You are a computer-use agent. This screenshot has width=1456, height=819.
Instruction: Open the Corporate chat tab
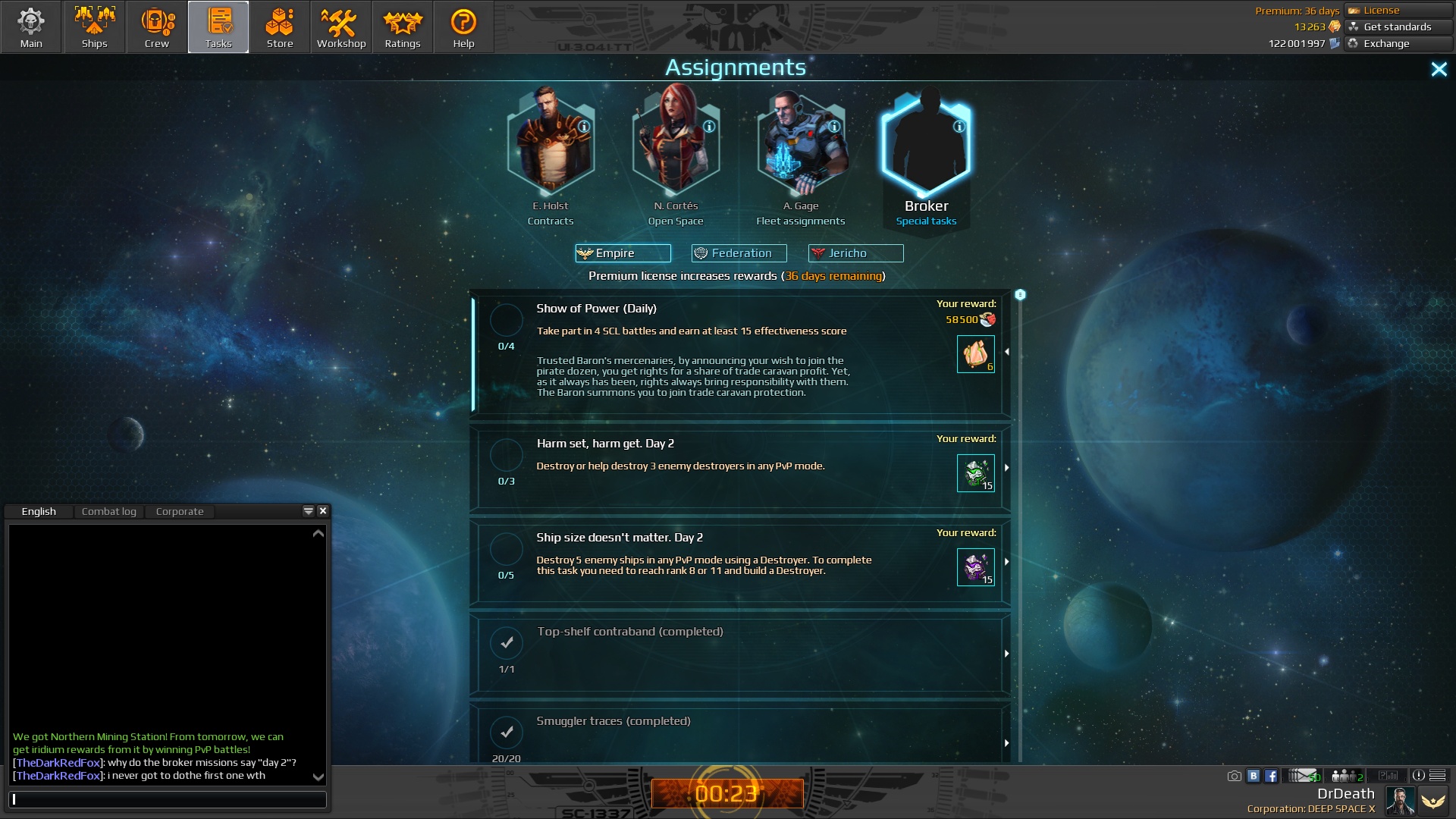[179, 511]
